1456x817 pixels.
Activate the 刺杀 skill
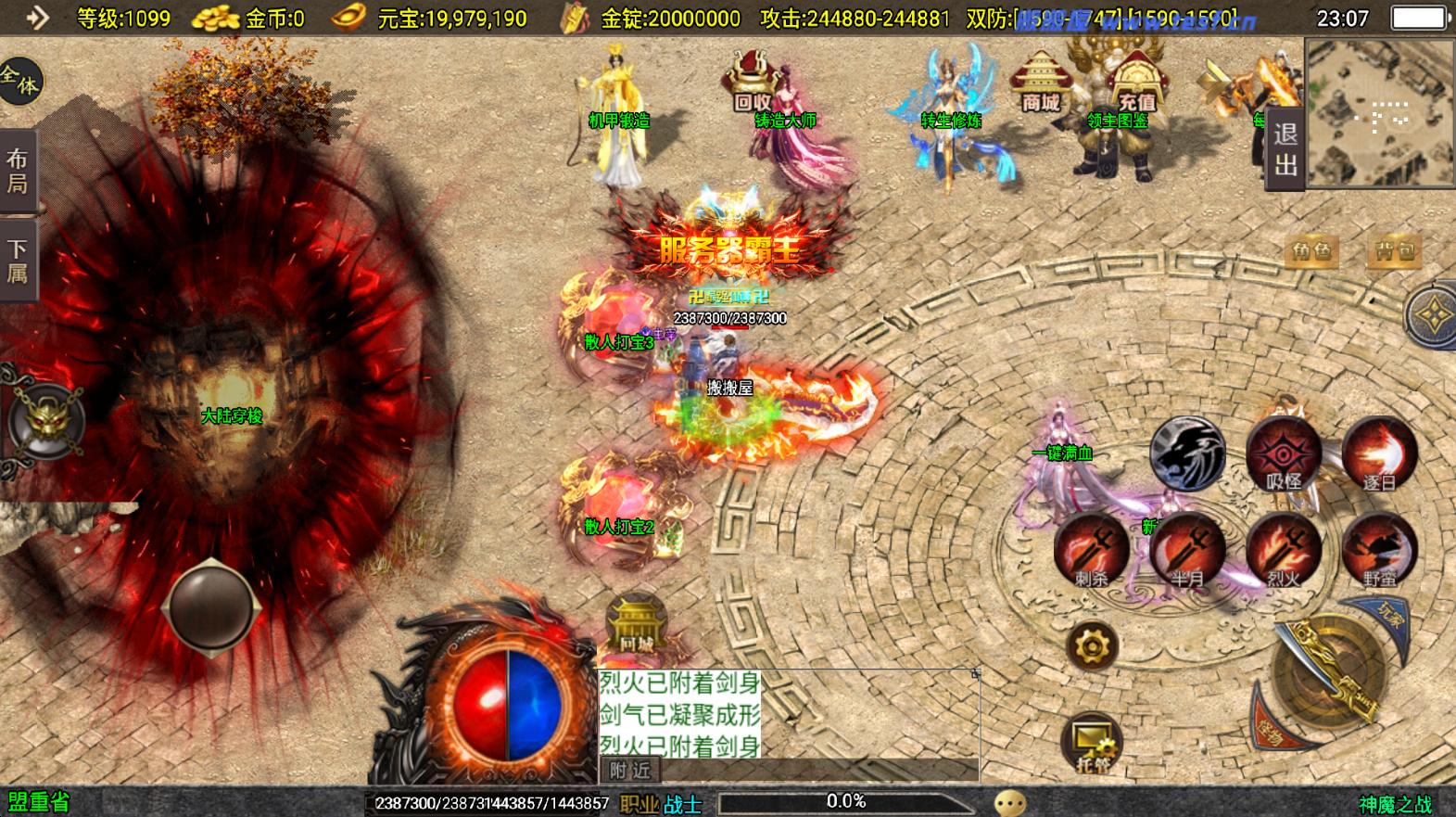click(1091, 552)
